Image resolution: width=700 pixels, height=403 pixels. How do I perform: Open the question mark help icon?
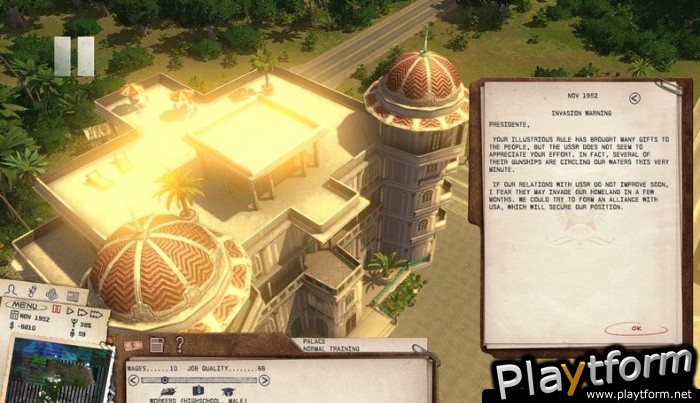179,345
